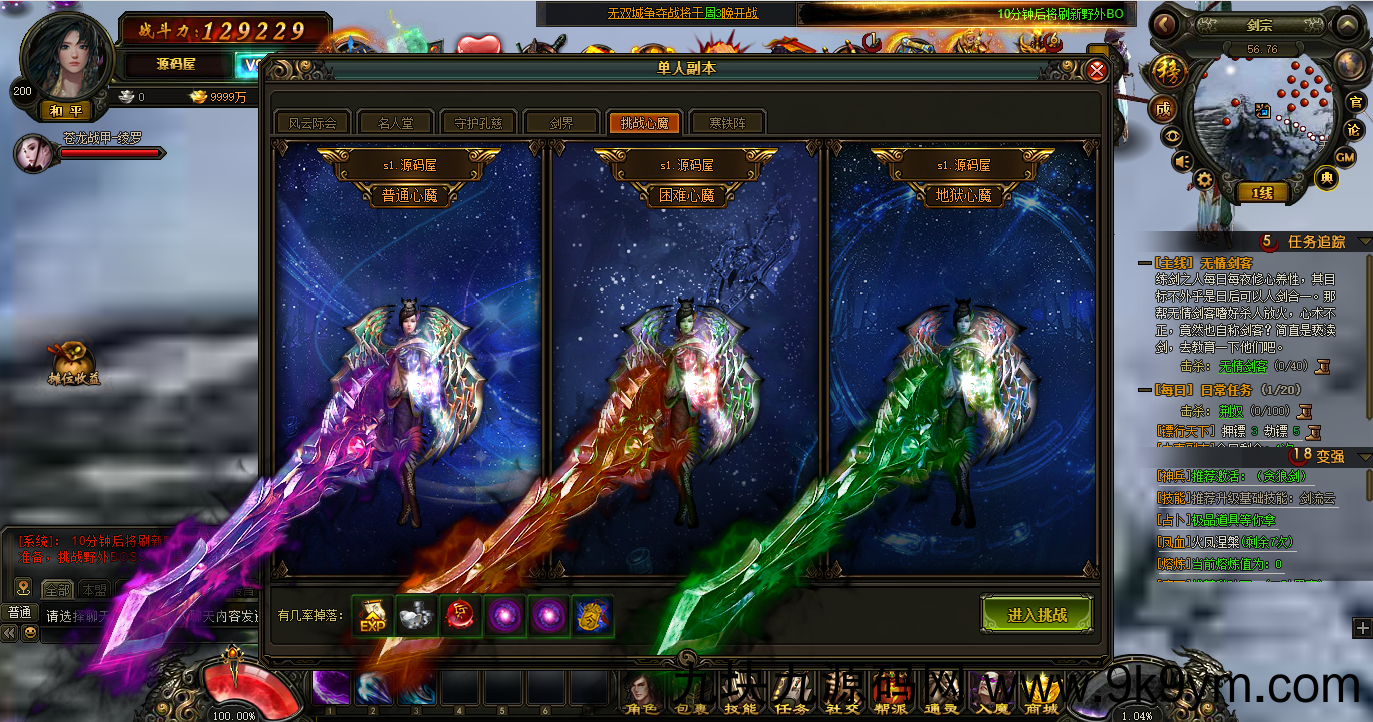The height and width of the screenshot is (722, 1373).
Task: Enter the challenge with 进入挑战 button
Action: click(1037, 615)
